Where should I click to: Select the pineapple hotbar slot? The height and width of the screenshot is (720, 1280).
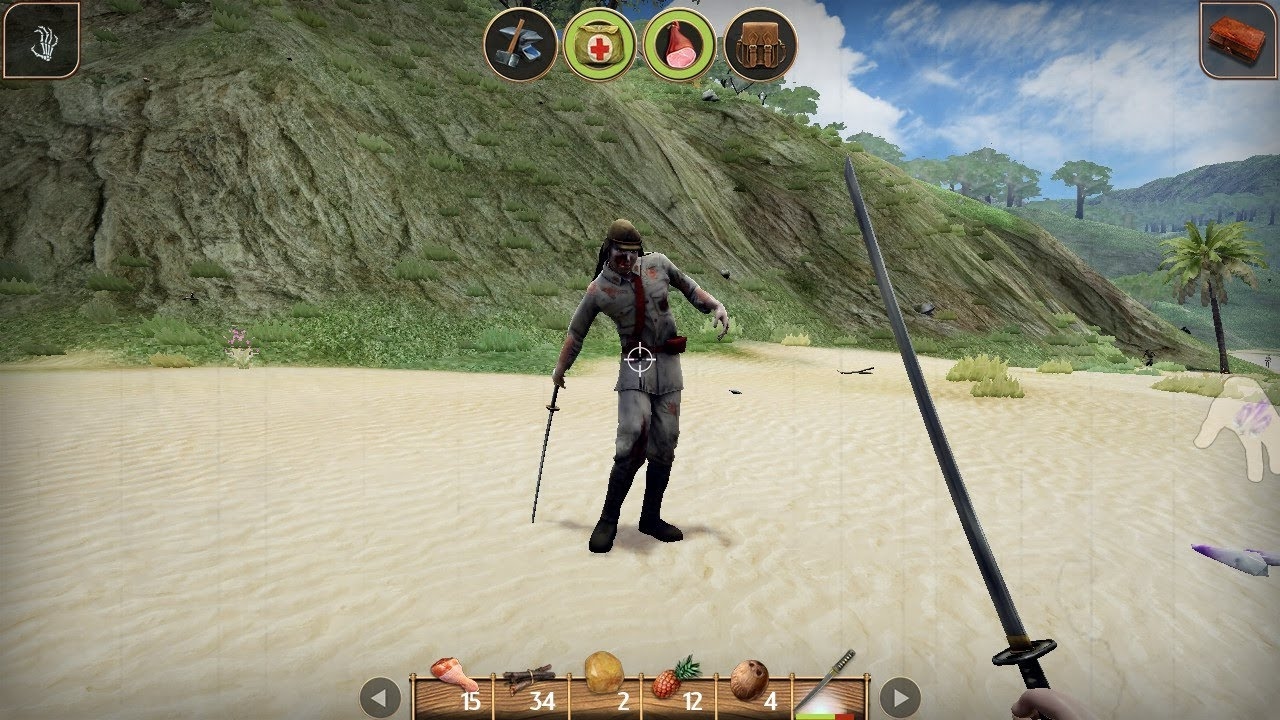[679, 686]
